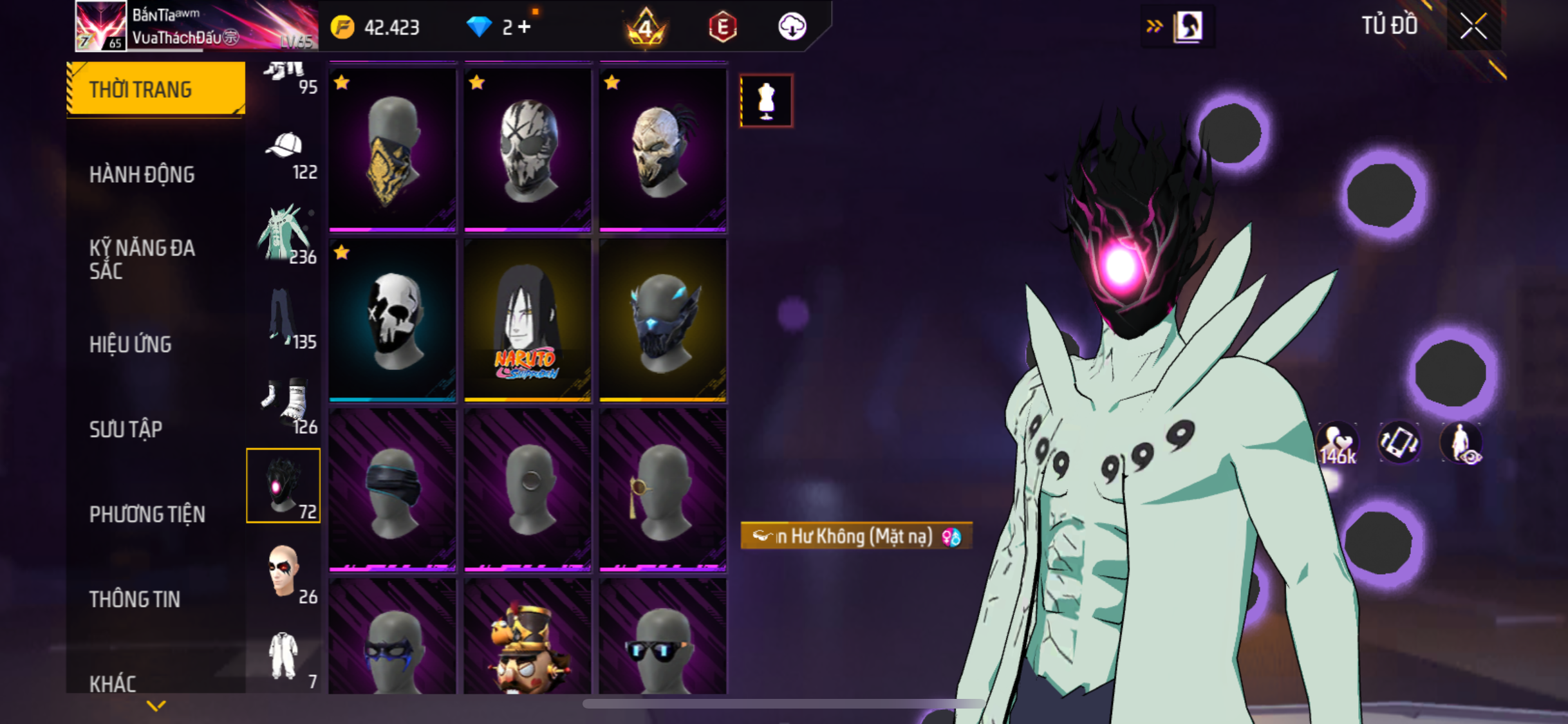The width and height of the screenshot is (1568, 724).
Task: Choose the blue horned demon mask
Action: click(662, 320)
